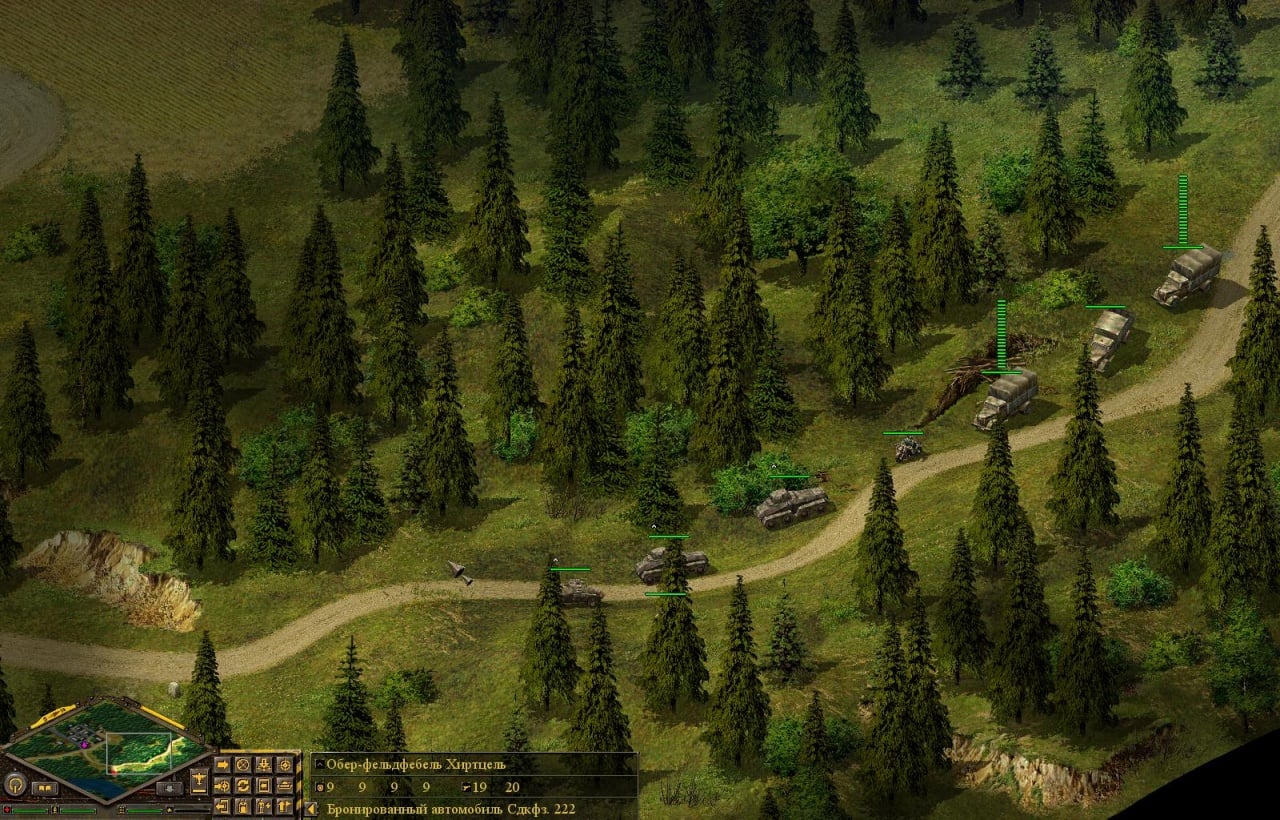Click the resupply fuel can icon
The image size is (1280, 820).
pyautogui.click(x=243, y=807)
